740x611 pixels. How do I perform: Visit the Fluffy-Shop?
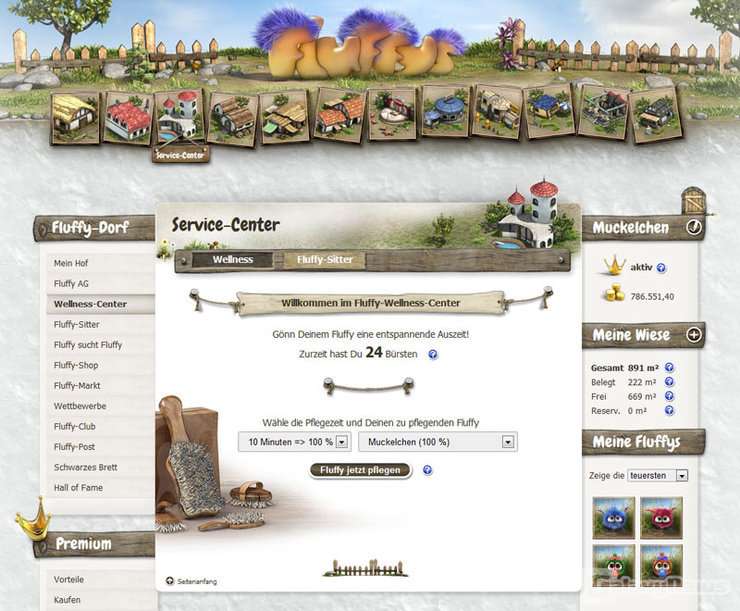click(x=76, y=365)
